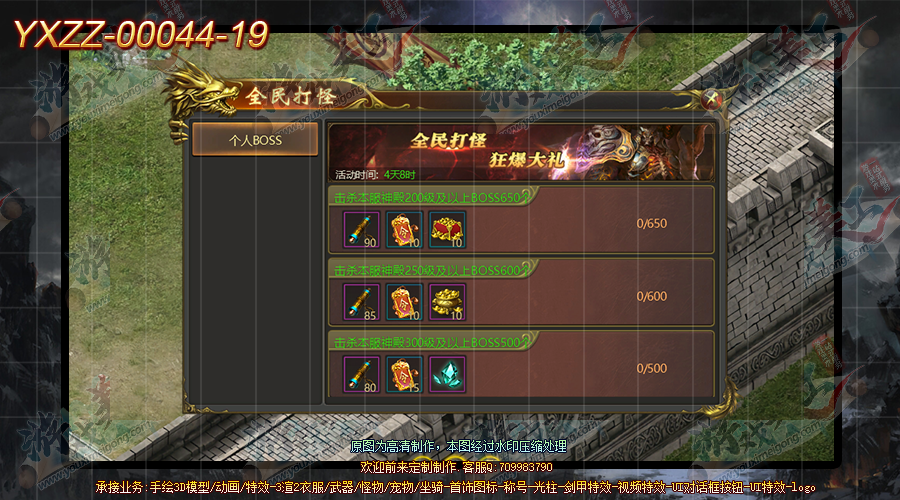This screenshot has width=900, height=500.
Task: Close the 全民打怪 event window
Action: point(711,98)
